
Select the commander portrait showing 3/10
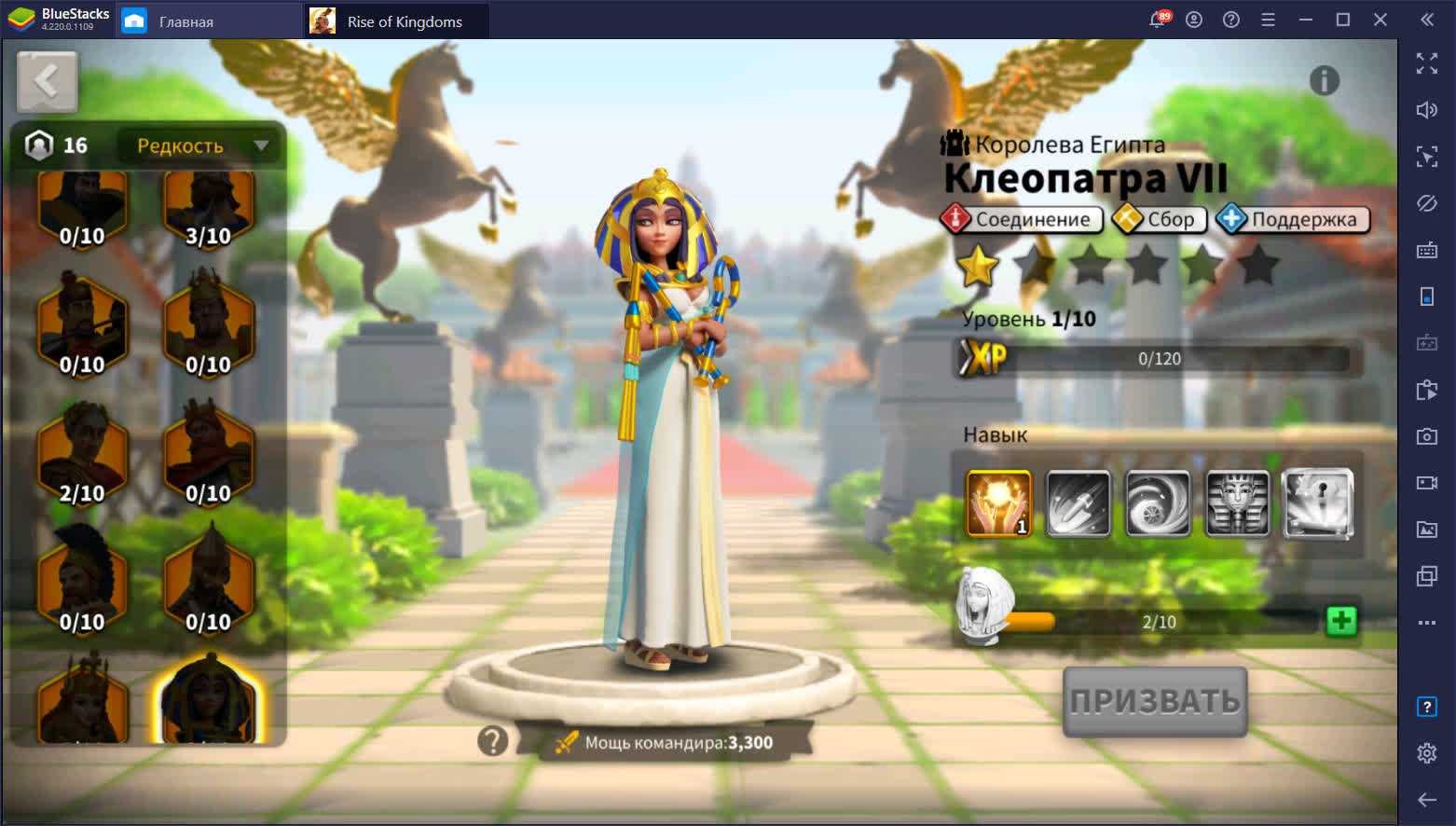pos(208,210)
